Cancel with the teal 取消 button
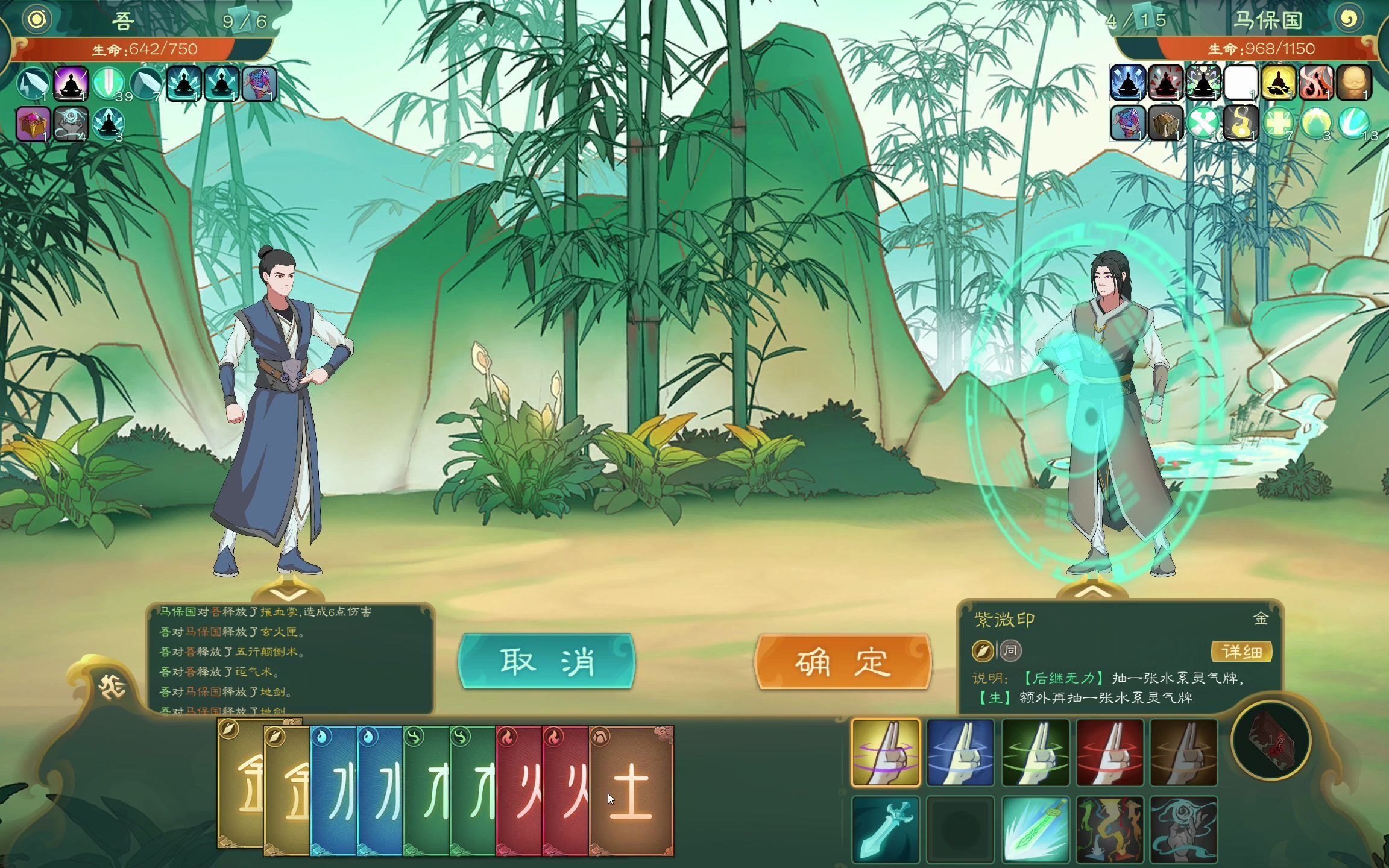Viewport: 1389px width, 868px height. pos(546,661)
